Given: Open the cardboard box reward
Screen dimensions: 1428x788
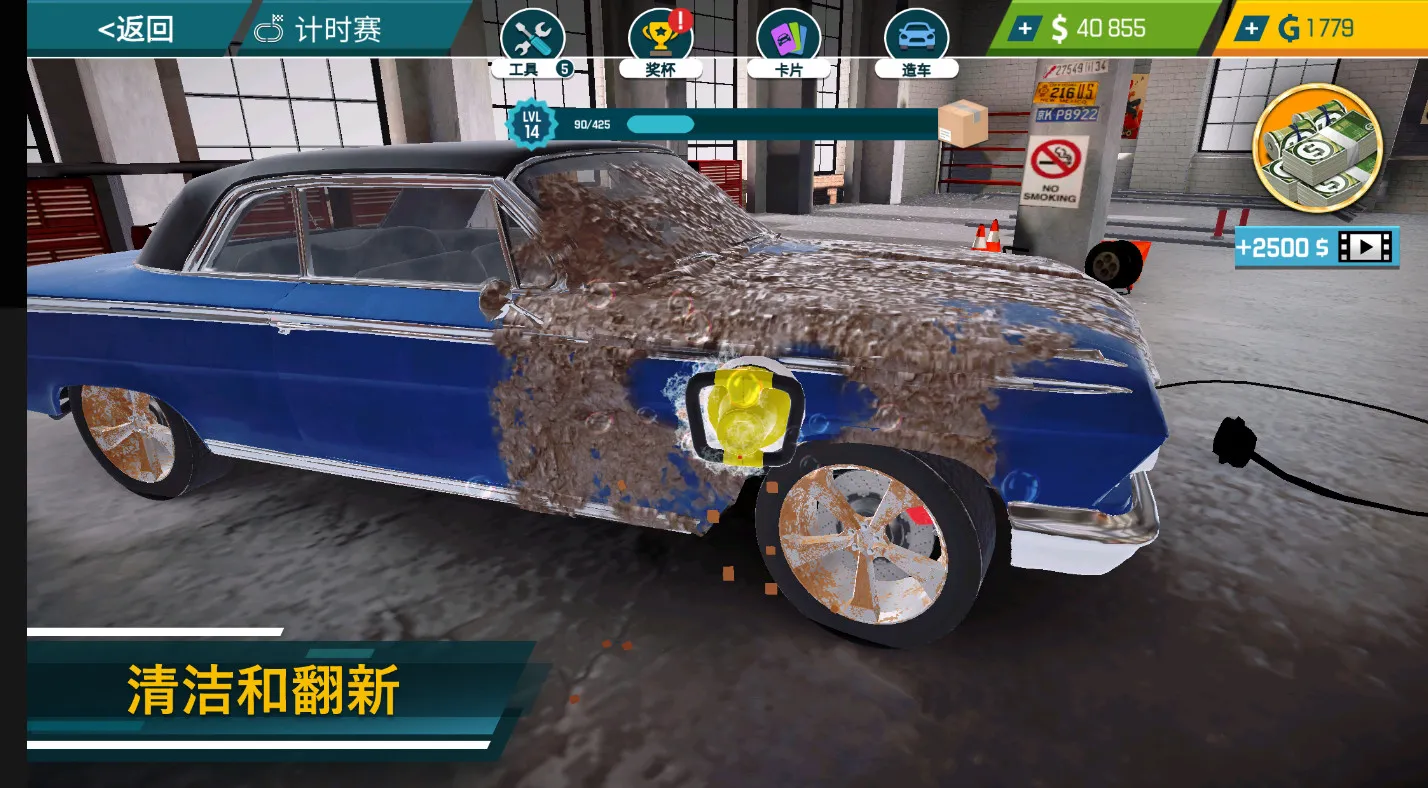Looking at the screenshot, I should click(x=962, y=123).
